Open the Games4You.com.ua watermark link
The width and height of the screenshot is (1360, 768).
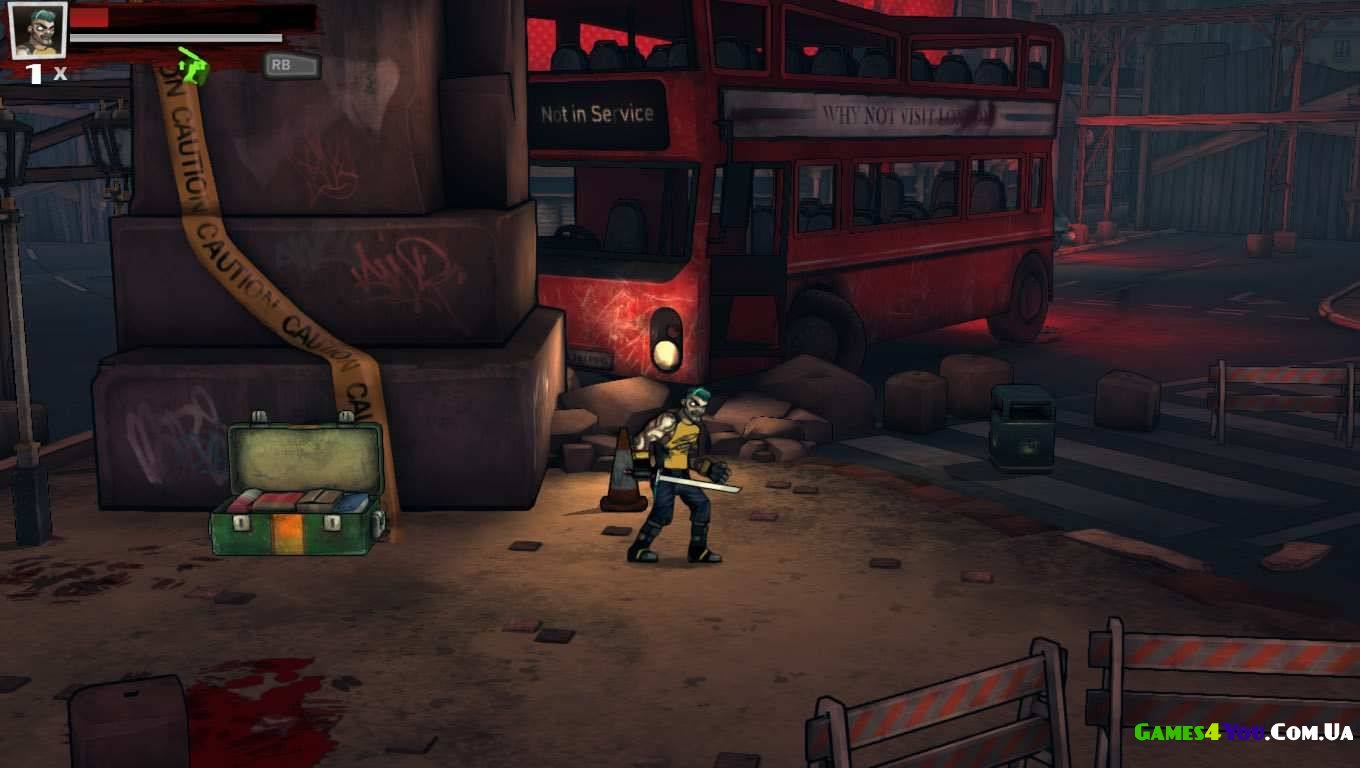click(x=1243, y=732)
